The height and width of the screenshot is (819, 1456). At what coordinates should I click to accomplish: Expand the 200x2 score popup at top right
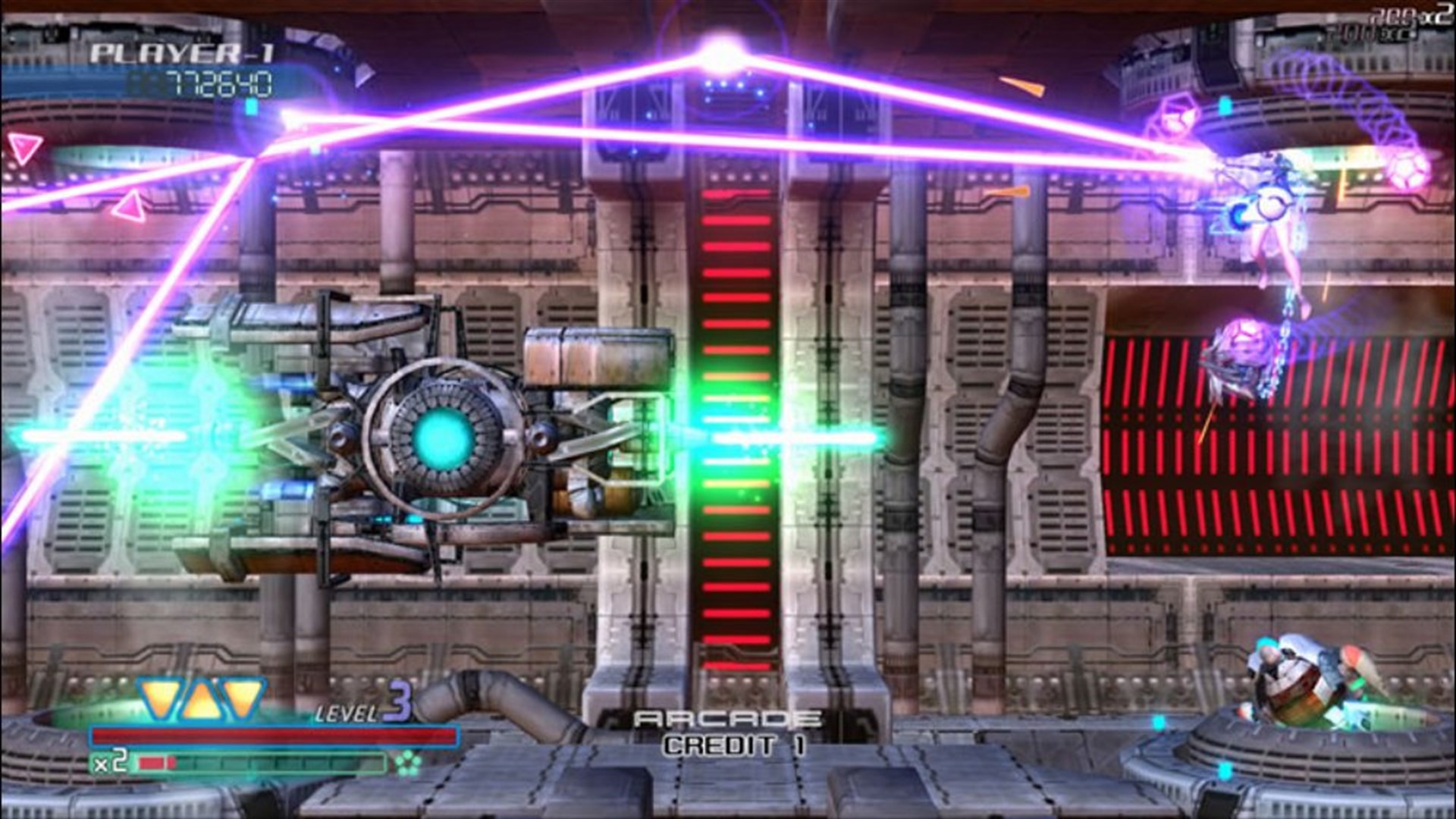[1411, 14]
